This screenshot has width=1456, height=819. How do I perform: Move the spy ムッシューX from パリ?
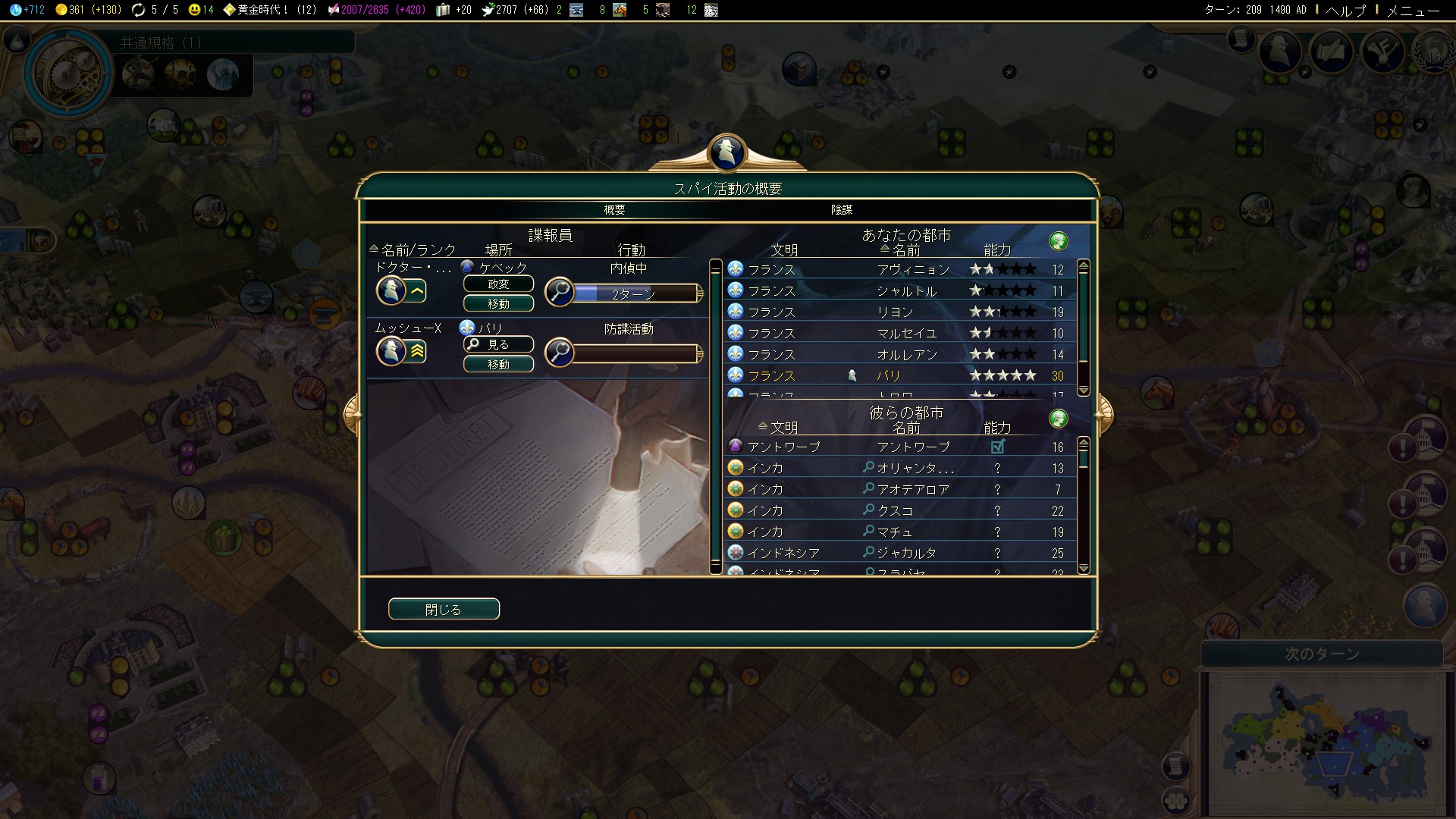pos(498,365)
